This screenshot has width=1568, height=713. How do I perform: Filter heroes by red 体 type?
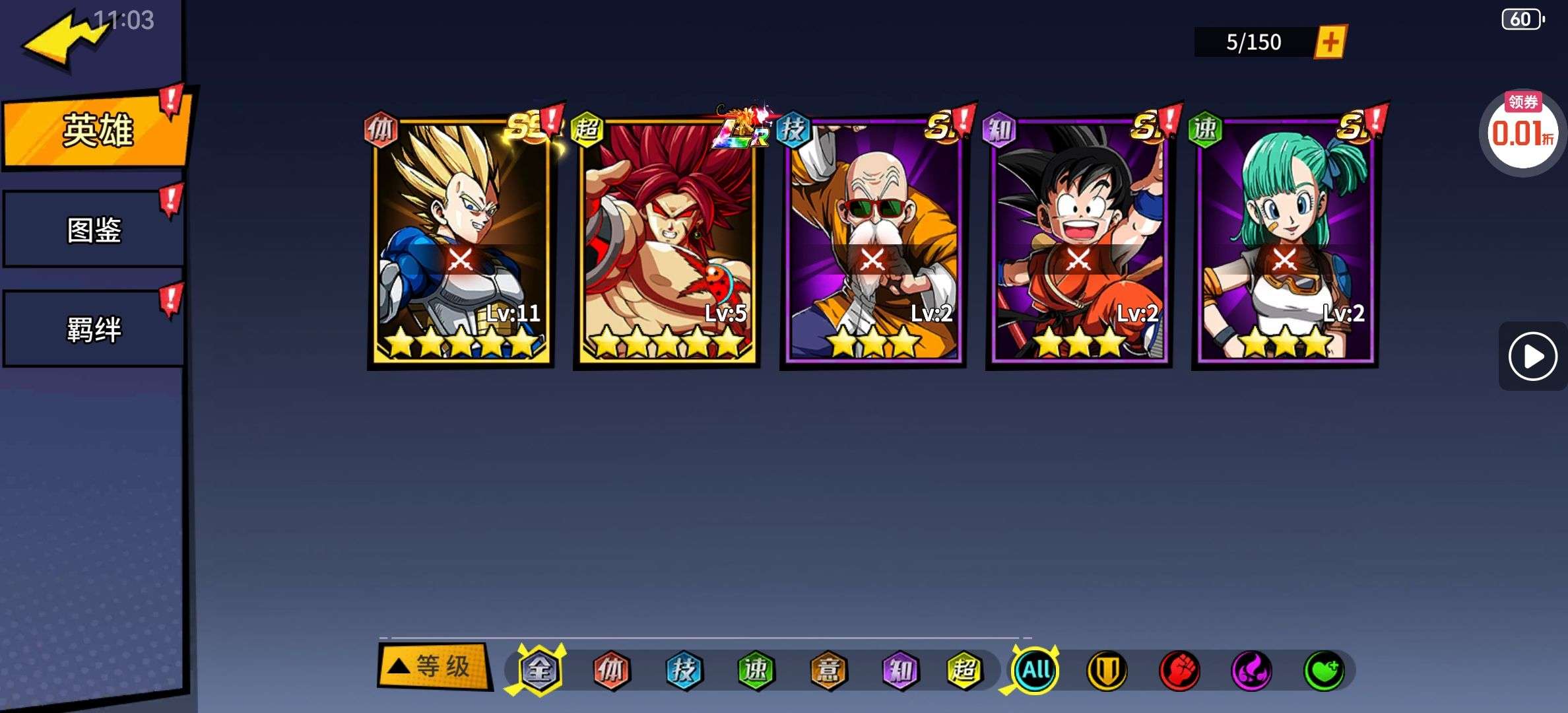coord(611,670)
